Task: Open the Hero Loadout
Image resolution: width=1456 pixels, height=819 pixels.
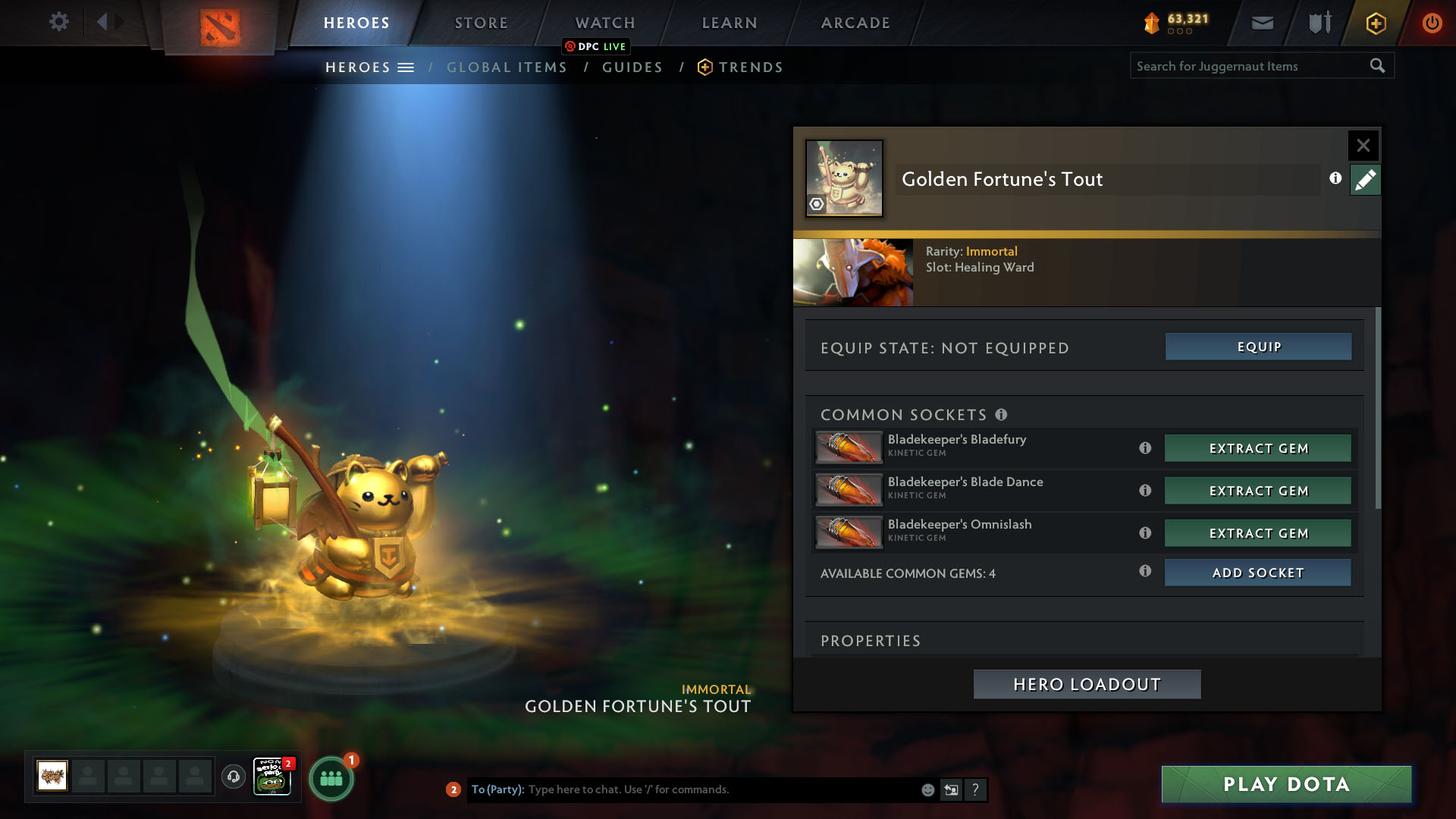Action: [1087, 684]
